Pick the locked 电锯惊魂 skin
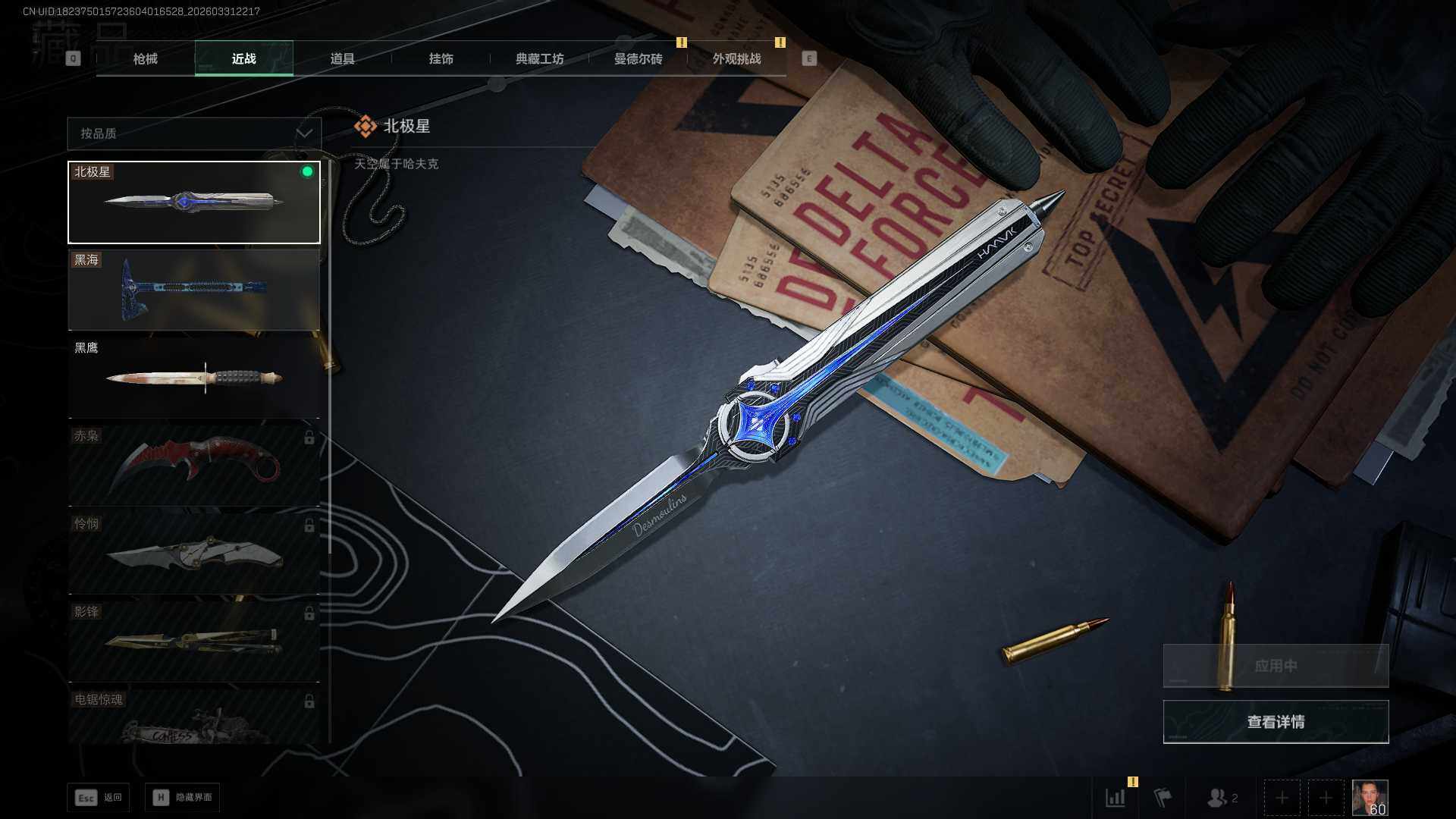The height and width of the screenshot is (819, 1456). [x=194, y=717]
